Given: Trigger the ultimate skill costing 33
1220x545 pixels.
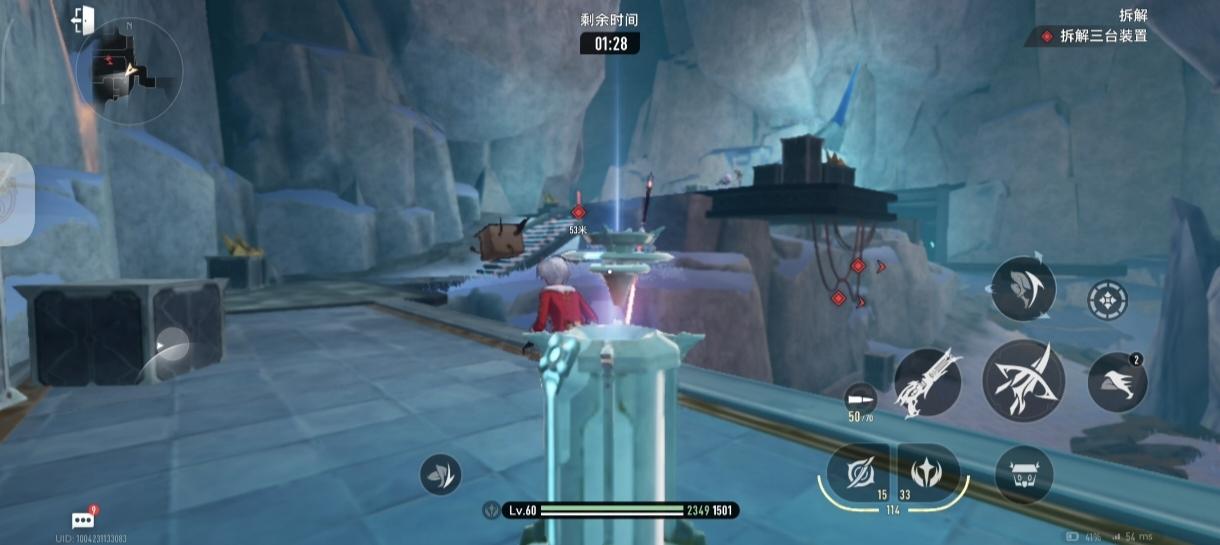Looking at the screenshot, I should tap(928, 472).
